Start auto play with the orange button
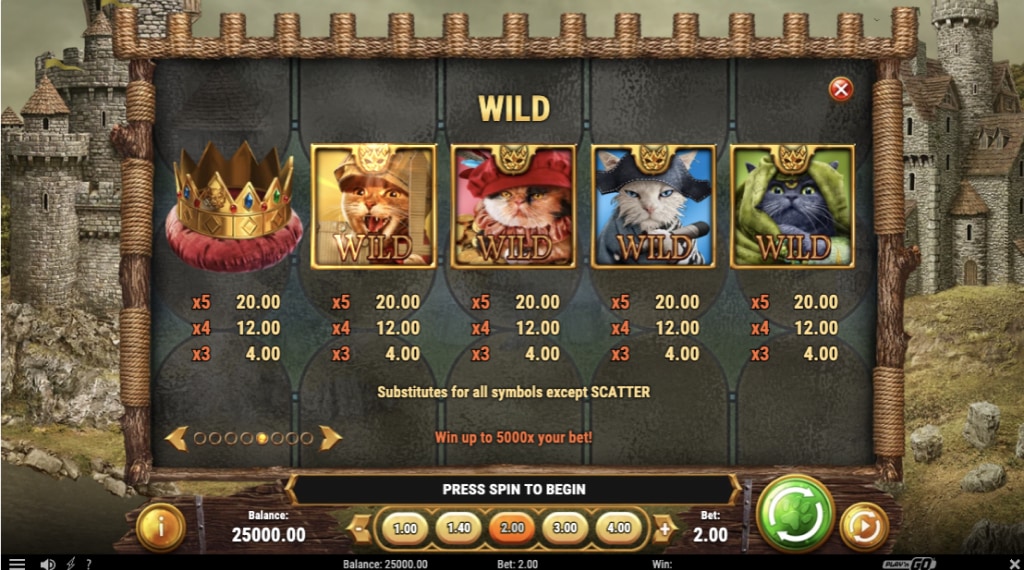The height and width of the screenshot is (570, 1024). [x=861, y=526]
